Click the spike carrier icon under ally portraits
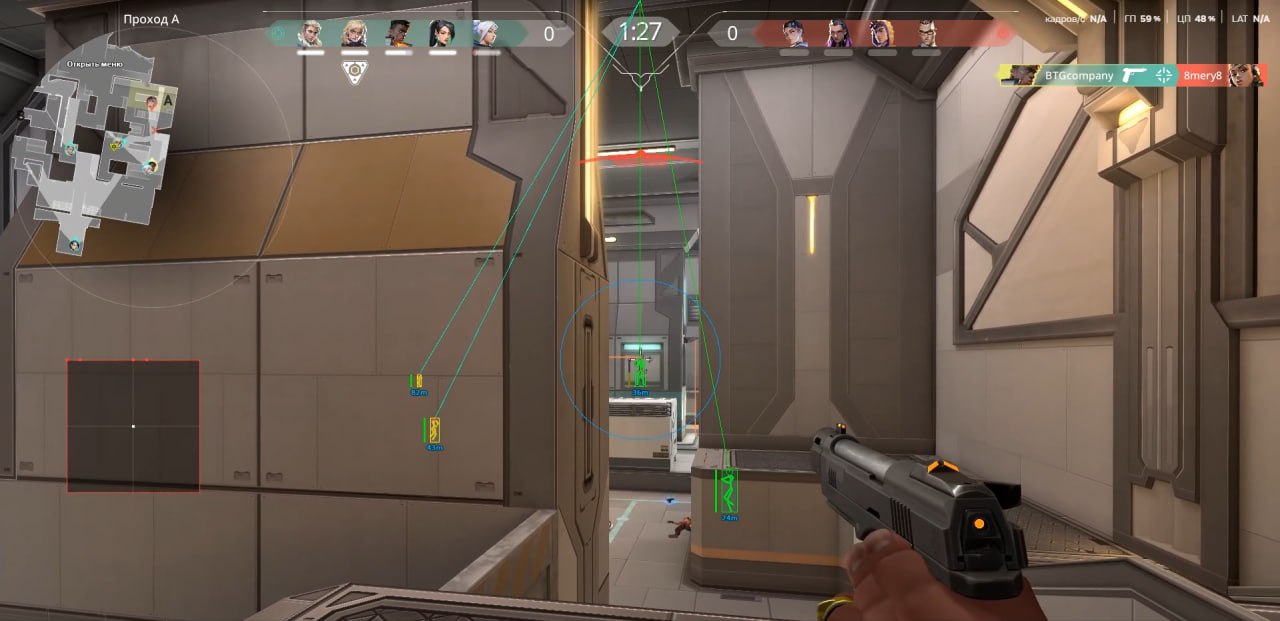This screenshot has width=1280, height=621. pos(352,71)
